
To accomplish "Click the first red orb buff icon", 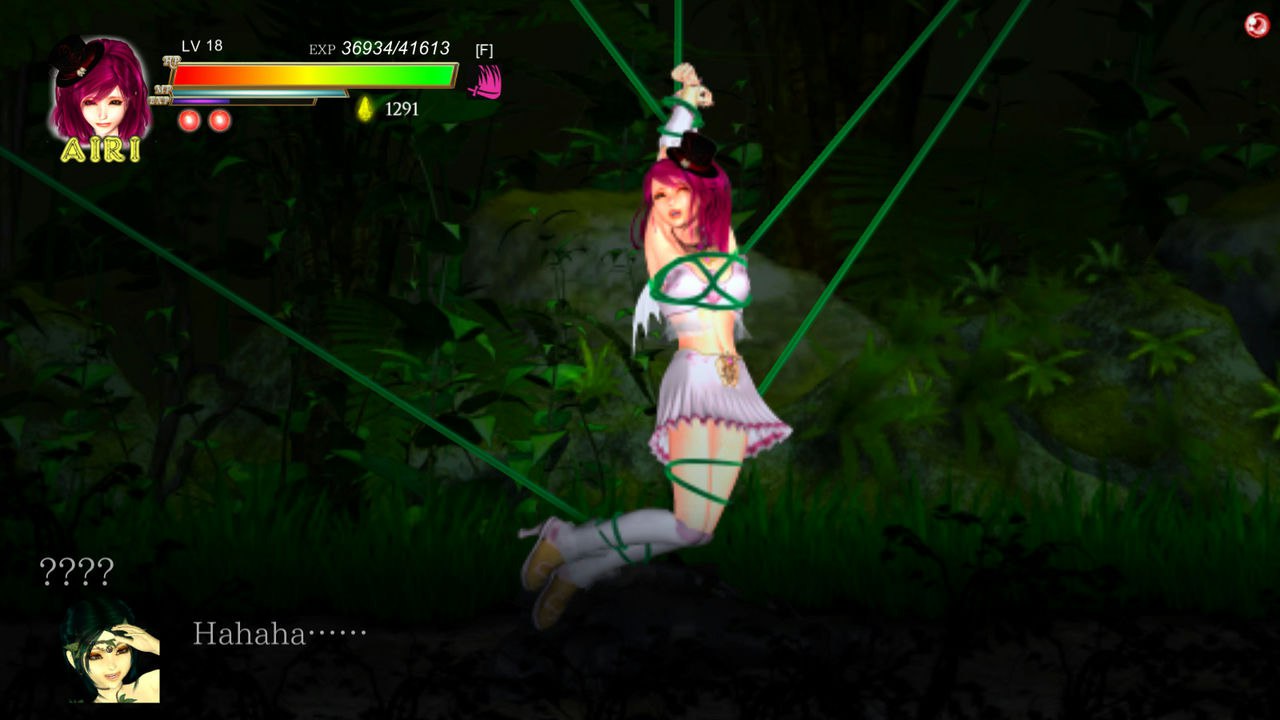I will click(188, 119).
